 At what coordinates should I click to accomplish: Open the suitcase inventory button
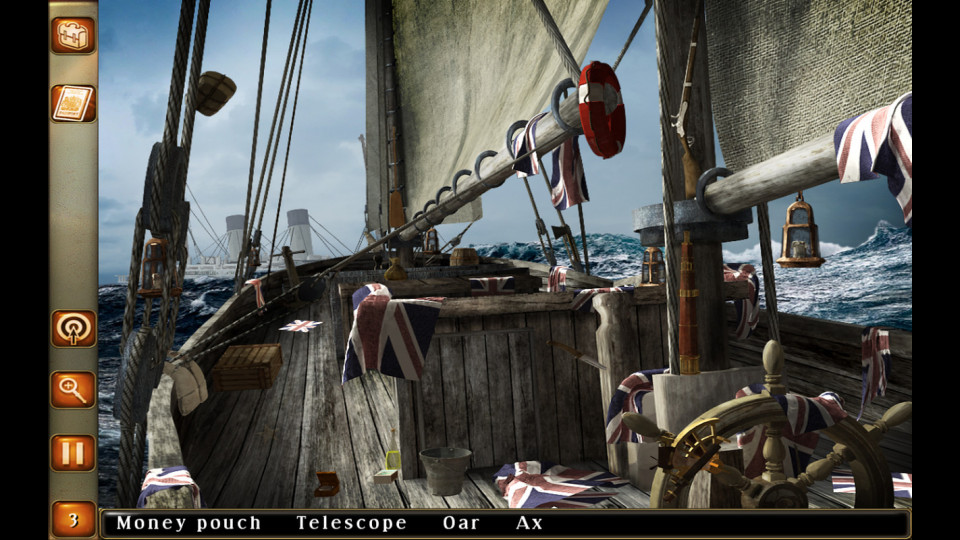coord(73,35)
